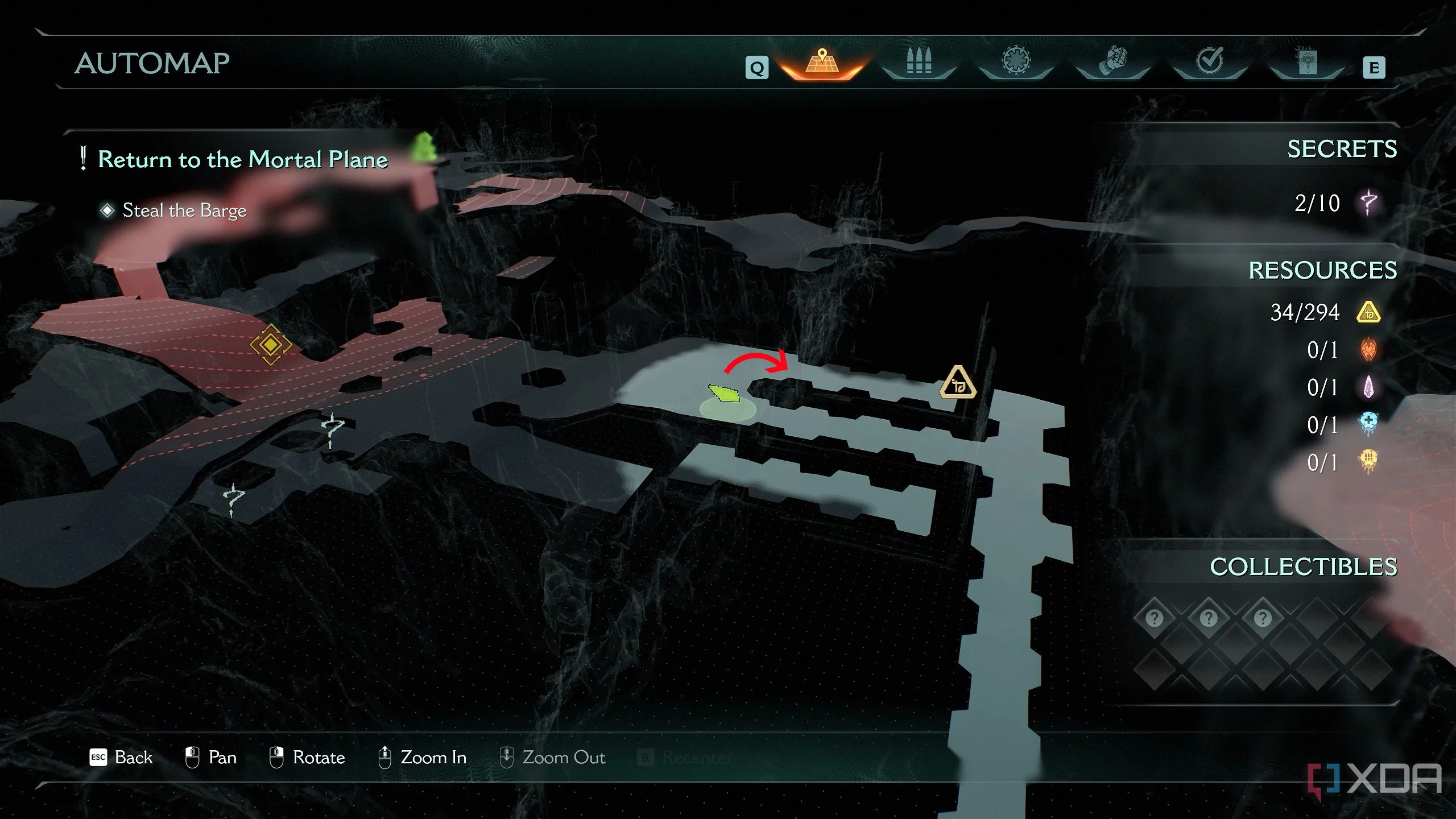The height and width of the screenshot is (819, 1456).
Task: Click the Return to the Mortal Plane objective
Action: [x=242, y=160]
